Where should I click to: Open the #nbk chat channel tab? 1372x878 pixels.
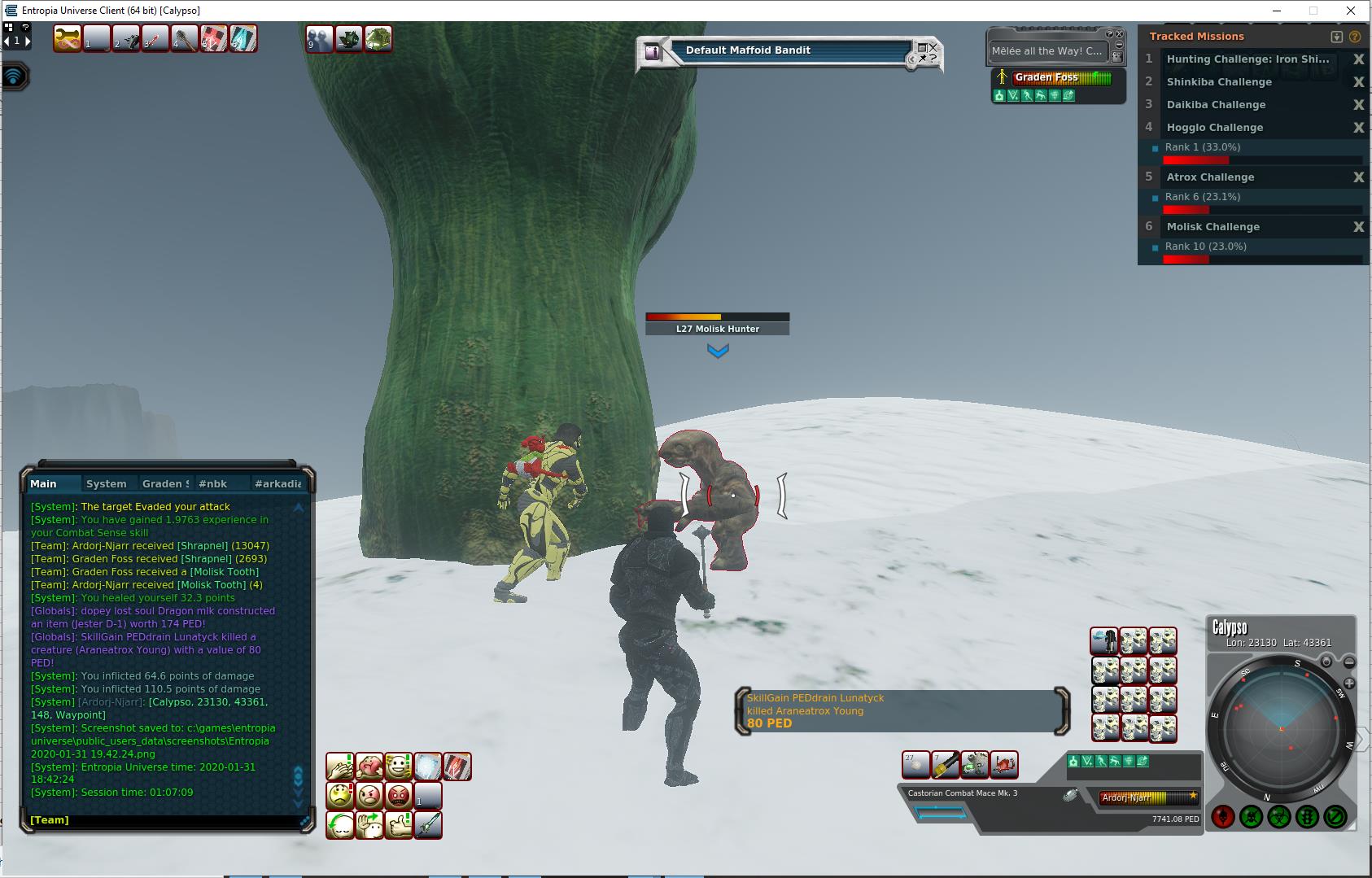click(x=213, y=483)
